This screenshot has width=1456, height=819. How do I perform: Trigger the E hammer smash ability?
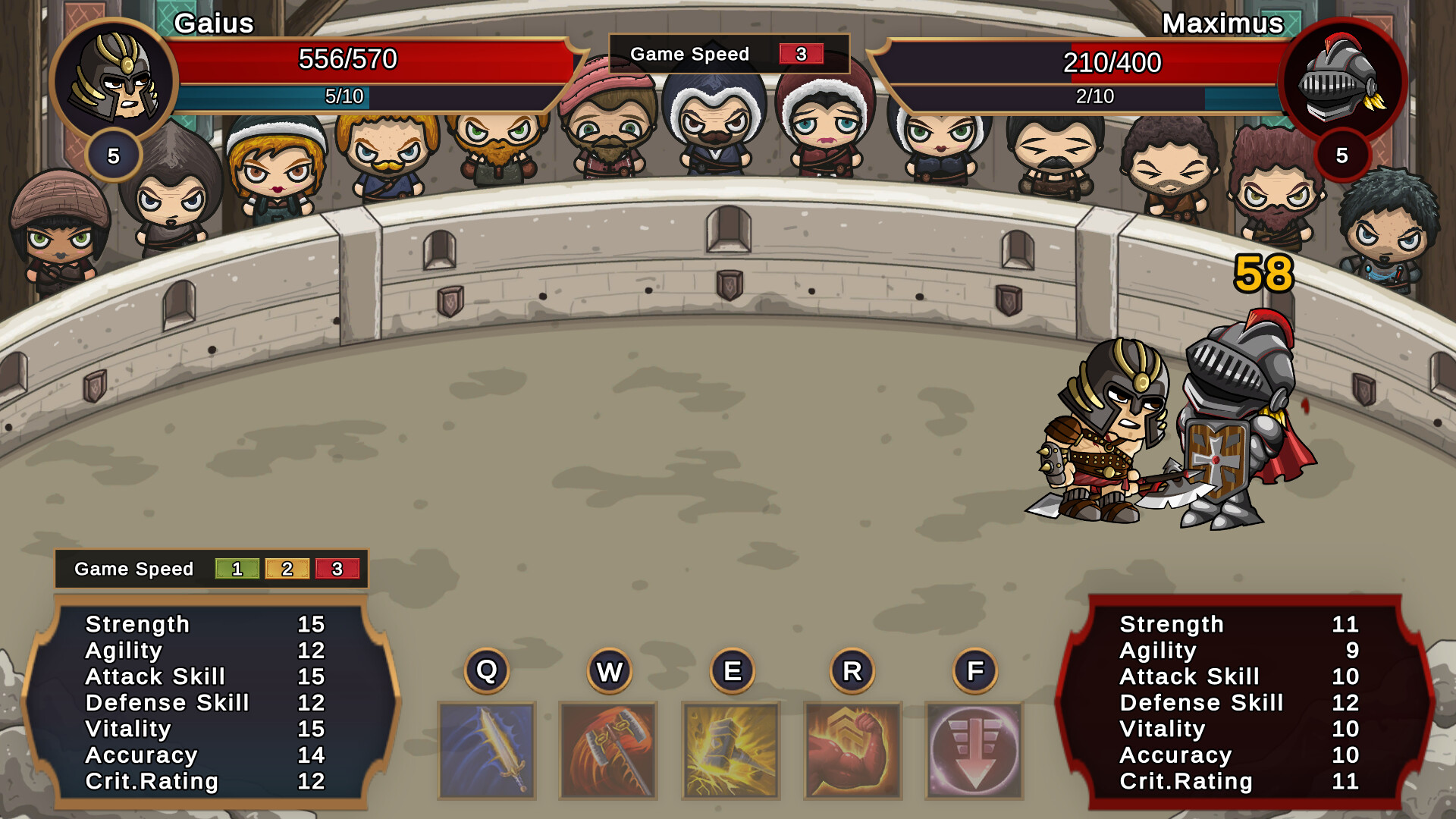point(730,751)
